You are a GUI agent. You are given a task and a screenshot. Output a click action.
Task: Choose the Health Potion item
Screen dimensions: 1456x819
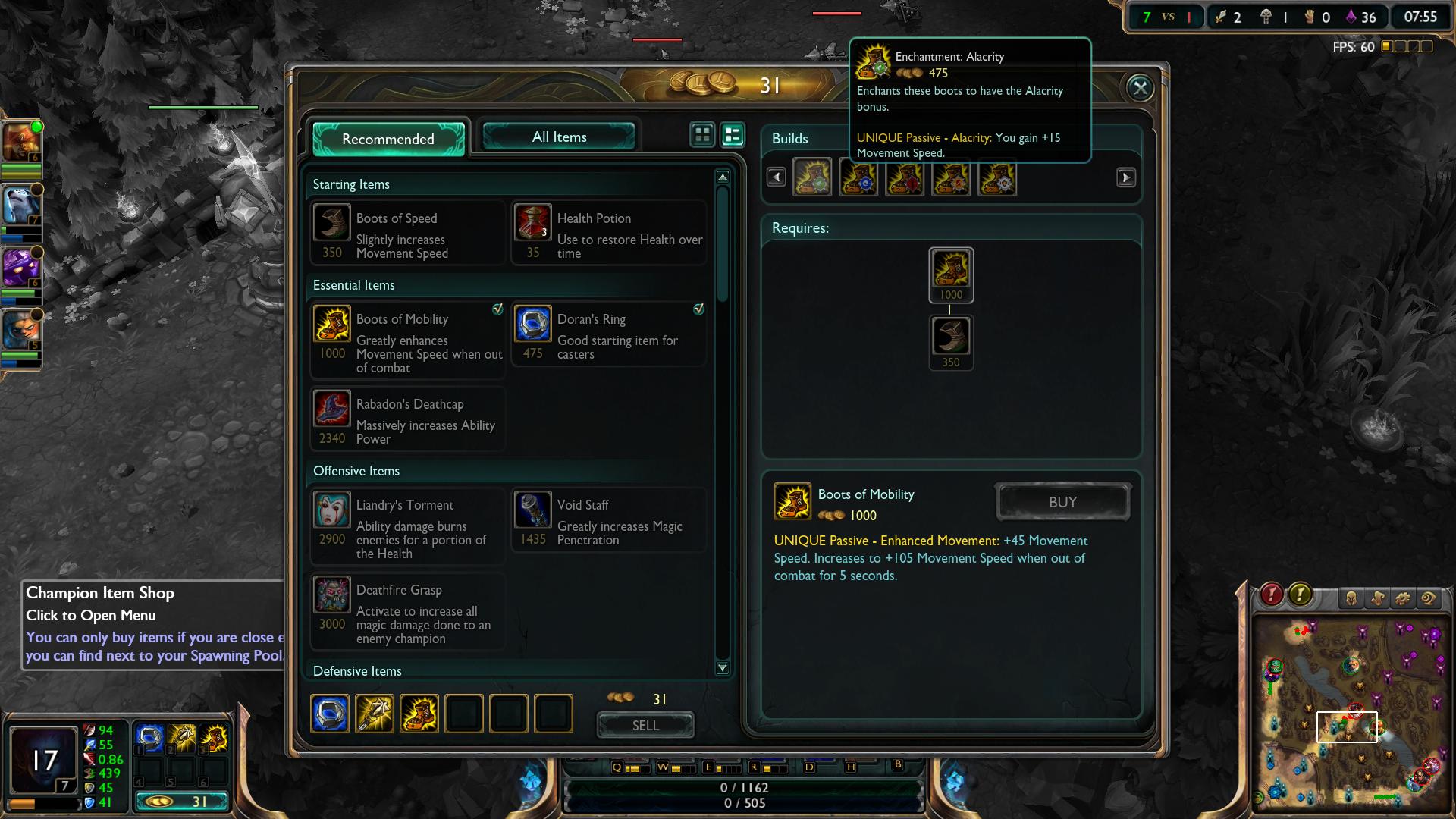click(x=609, y=233)
